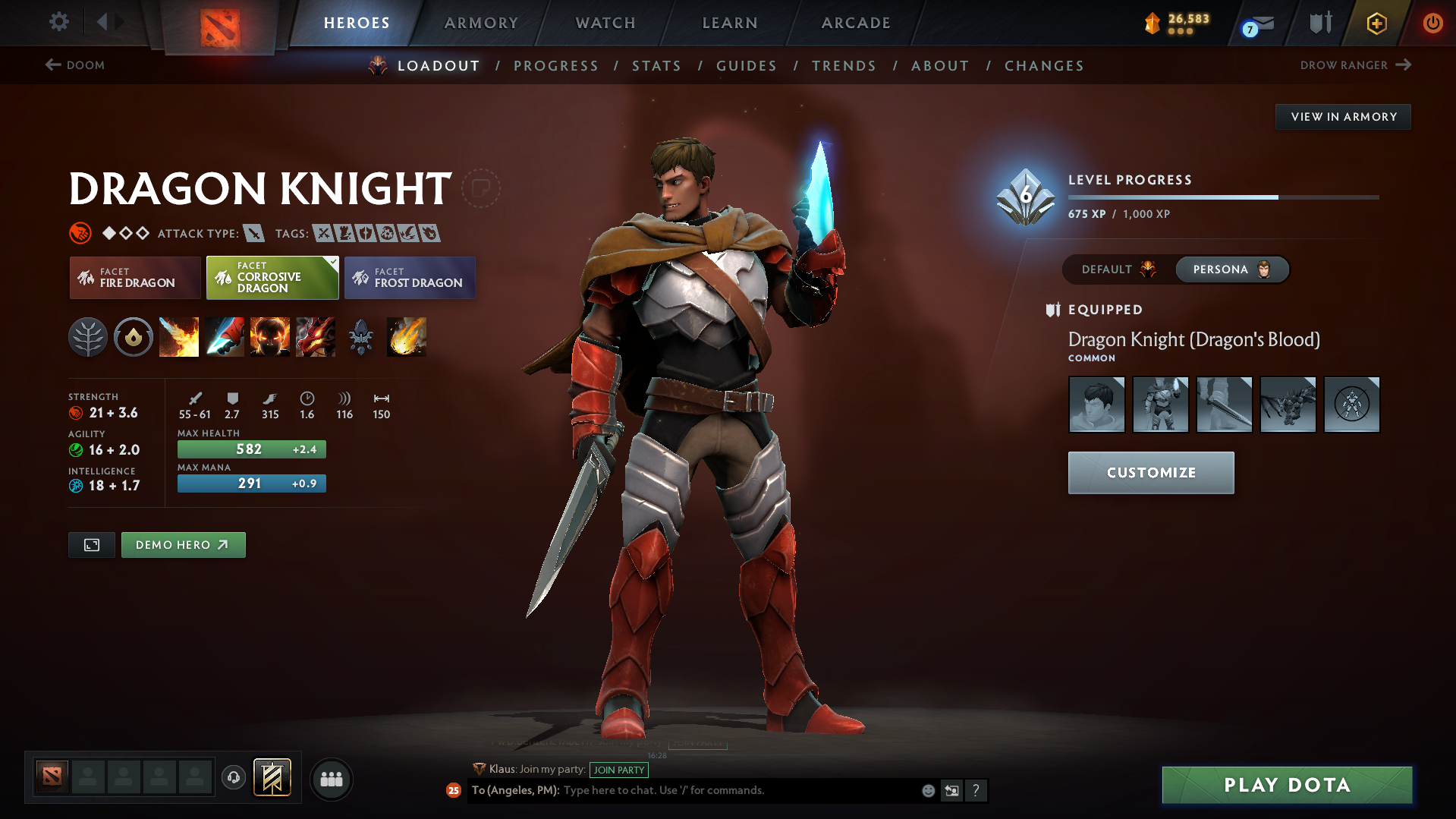Accept Klaus's Join Party invite
This screenshot has width=1456, height=819.
pos(618,770)
